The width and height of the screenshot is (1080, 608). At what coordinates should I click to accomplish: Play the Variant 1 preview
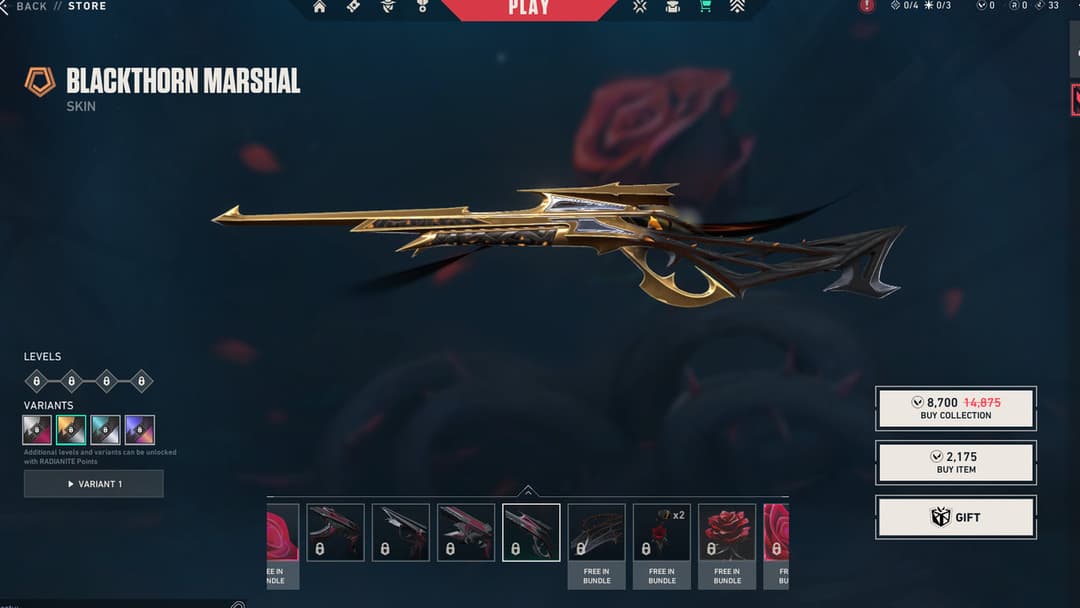click(94, 484)
